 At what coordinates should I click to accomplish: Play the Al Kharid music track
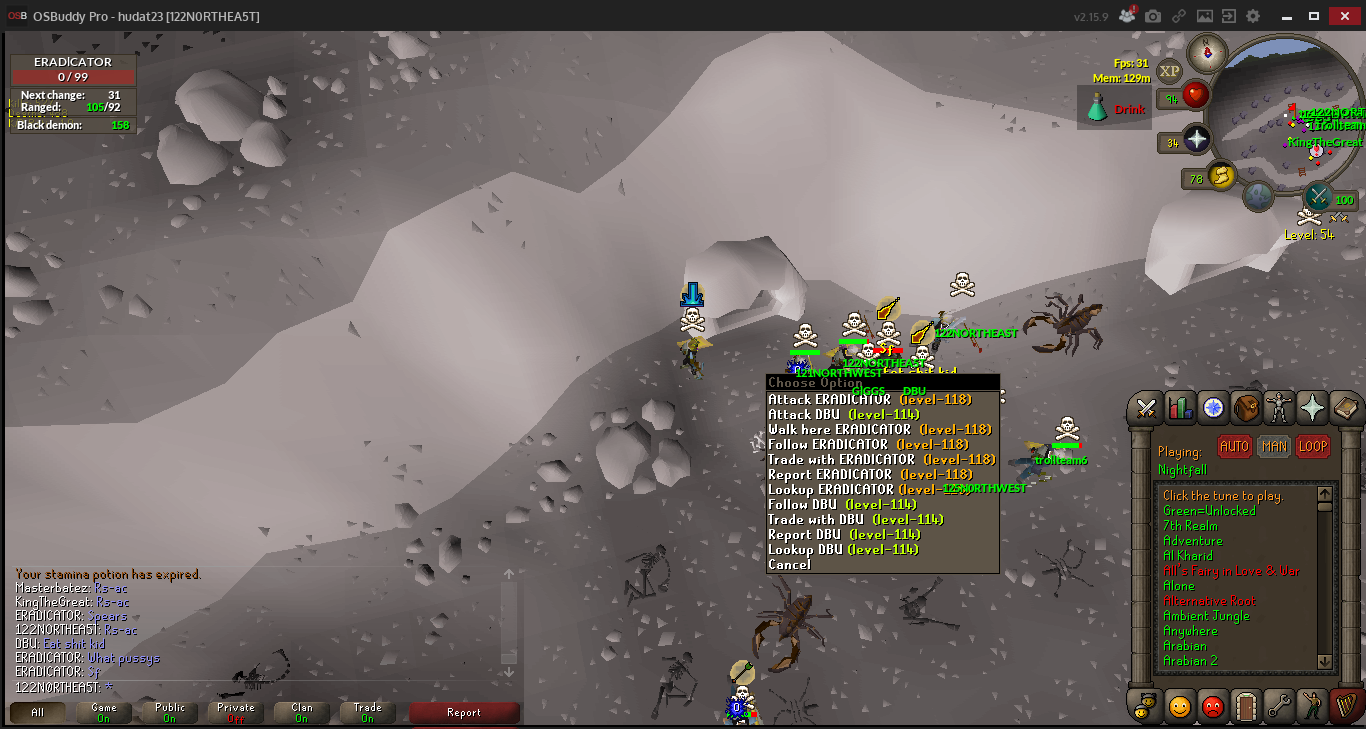pyautogui.click(x=1187, y=556)
